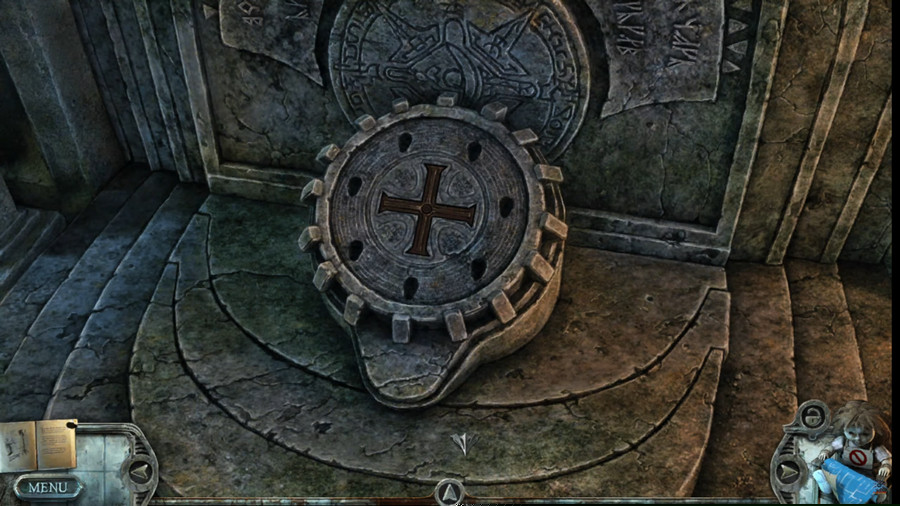Click the doll hint helper
900x506 pixels.
(858, 440)
